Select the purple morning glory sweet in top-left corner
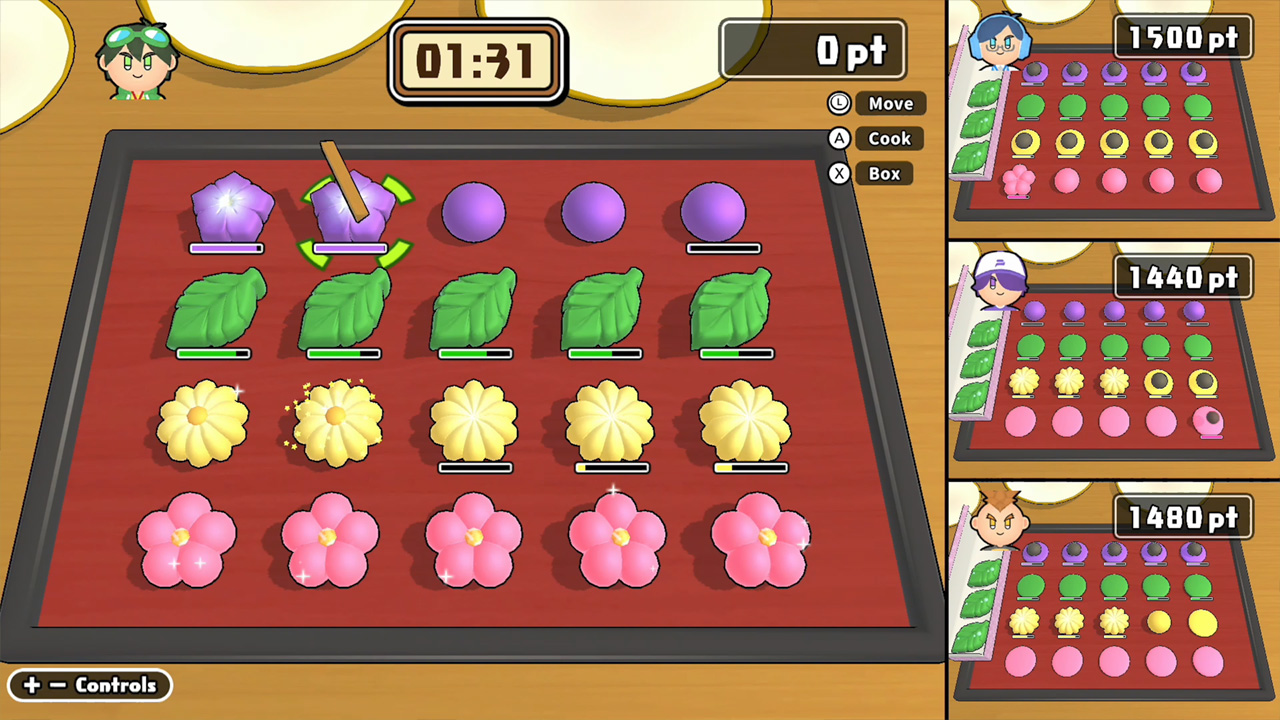Screen dimensions: 1280x720 (x=232, y=205)
